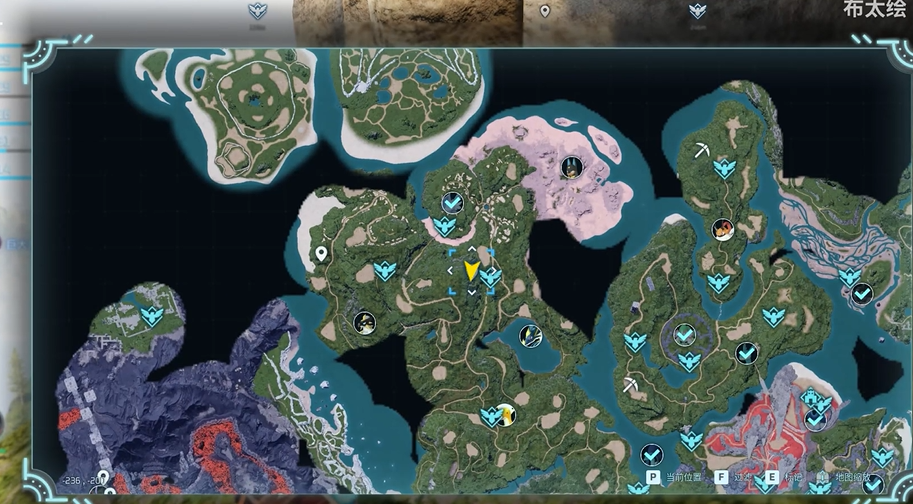Image resolution: width=913 pixels, height=504 pixels.
Task: Click the checkmark marker inside the circular ruins
Action: [x=685, y=335]
